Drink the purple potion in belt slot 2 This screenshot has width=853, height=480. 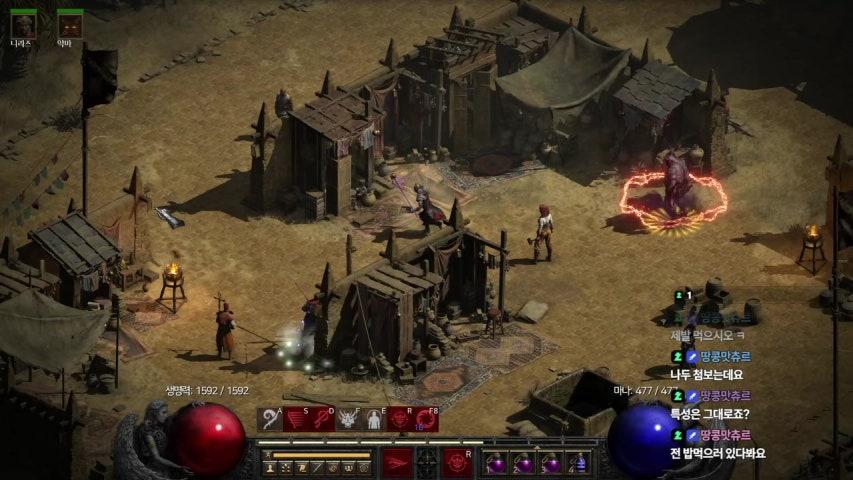click(523, 463)
